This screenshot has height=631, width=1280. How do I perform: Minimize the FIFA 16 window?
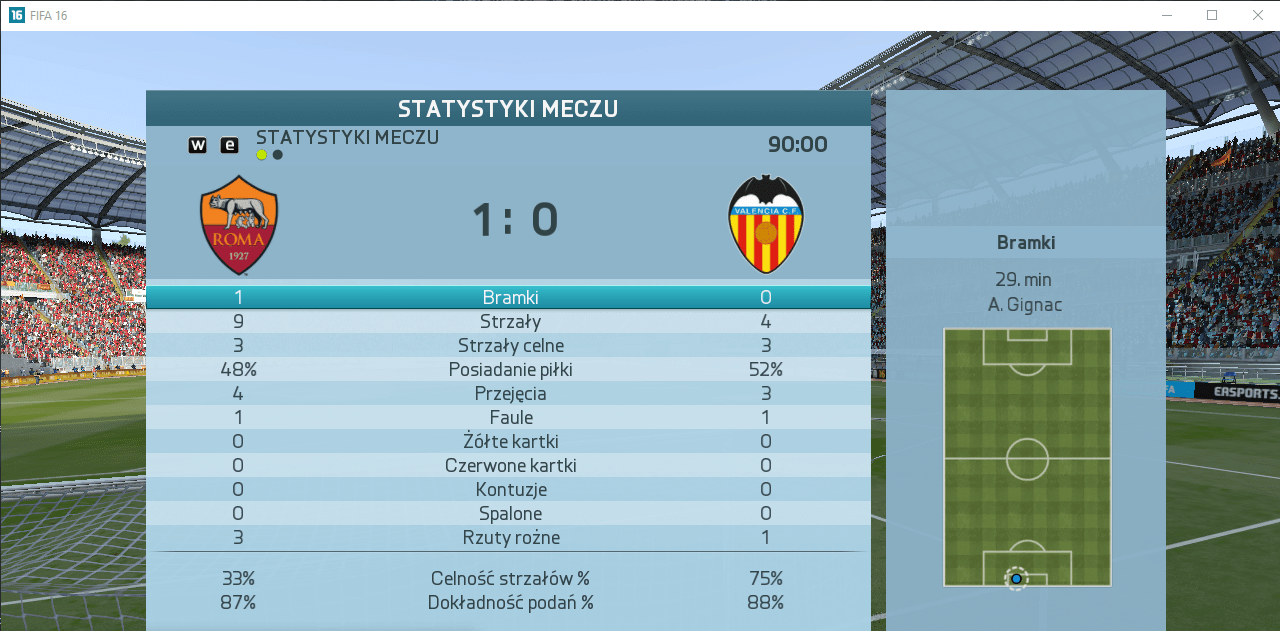(x=1166, y=15)
